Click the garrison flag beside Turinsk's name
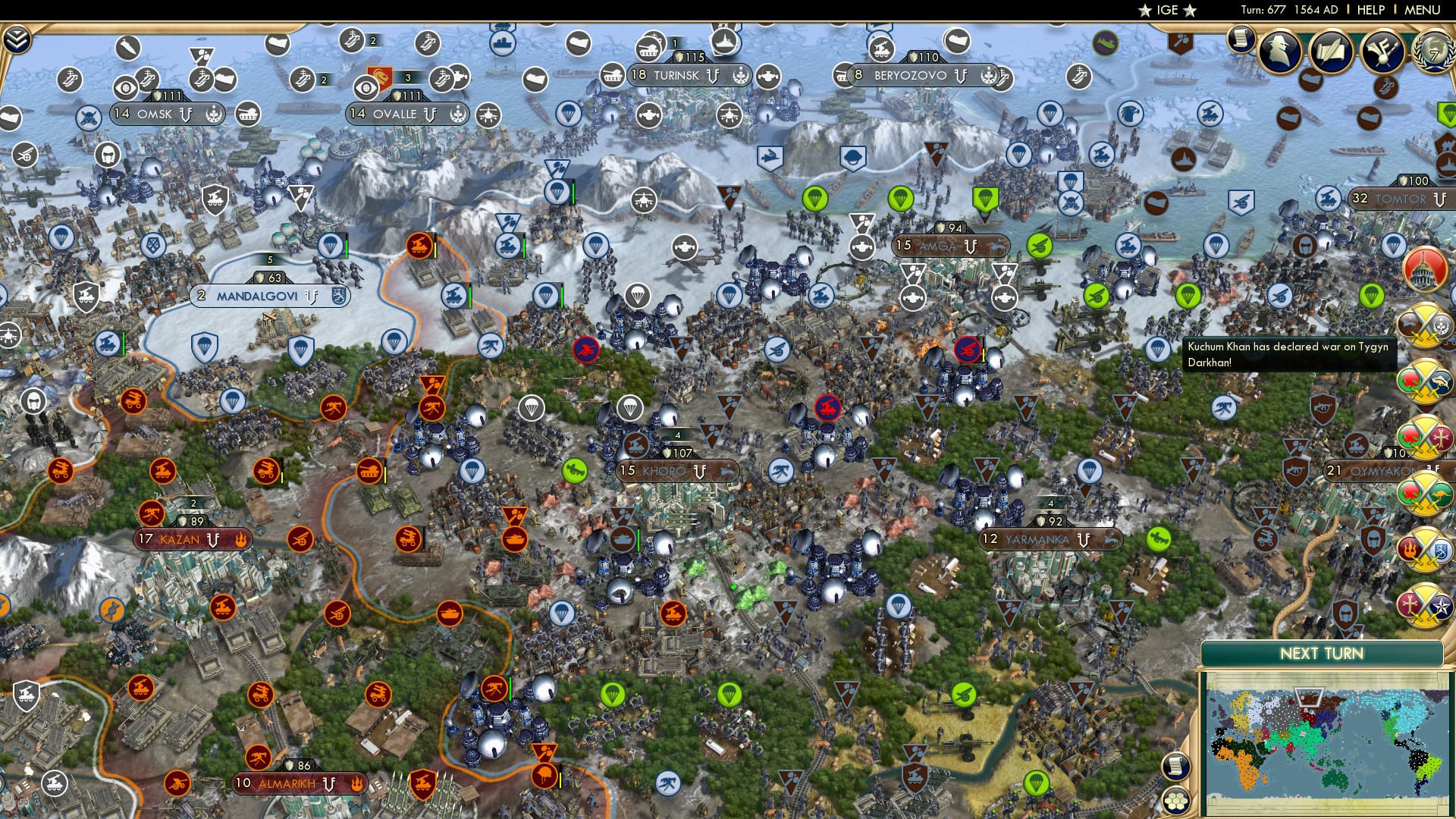1456x819 pixels. coord(713,76)
